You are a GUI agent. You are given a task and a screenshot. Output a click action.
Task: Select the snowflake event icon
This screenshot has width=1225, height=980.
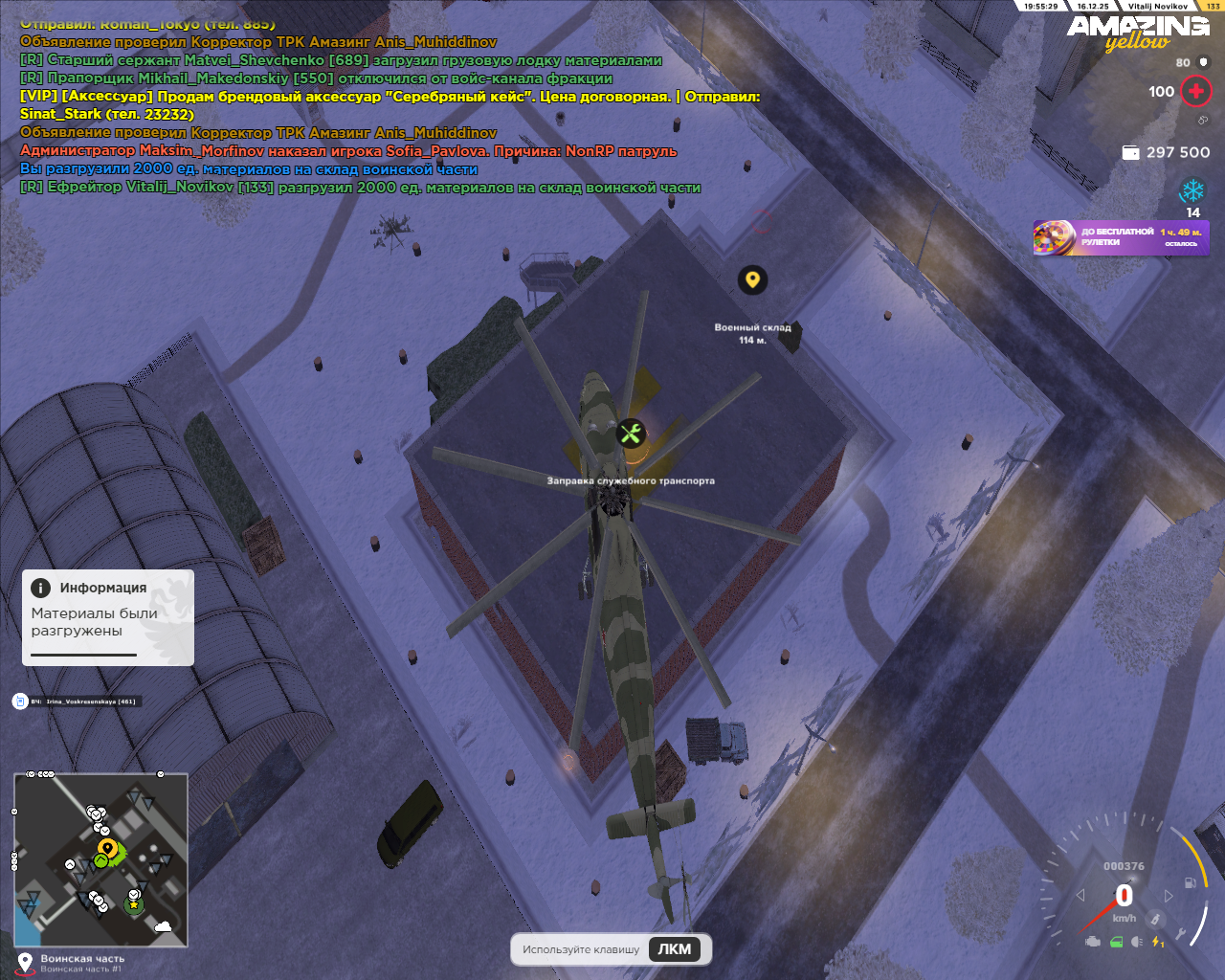[1192, 190]
